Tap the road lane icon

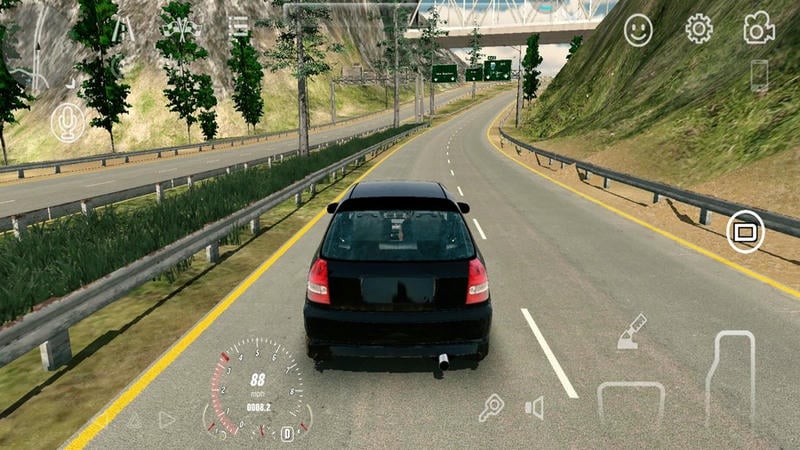click(123, 29)
